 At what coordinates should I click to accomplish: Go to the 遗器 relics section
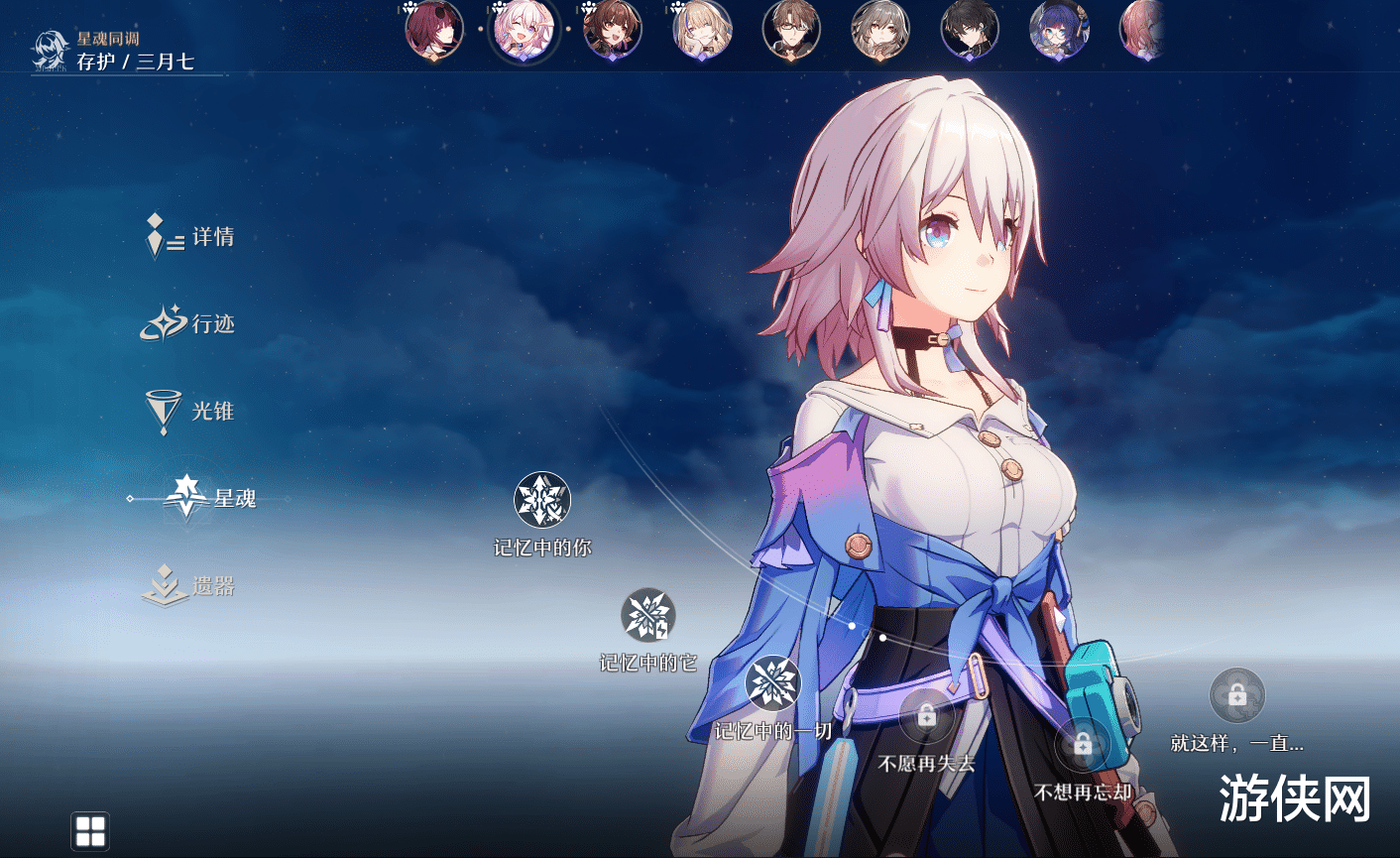(191, 586)
